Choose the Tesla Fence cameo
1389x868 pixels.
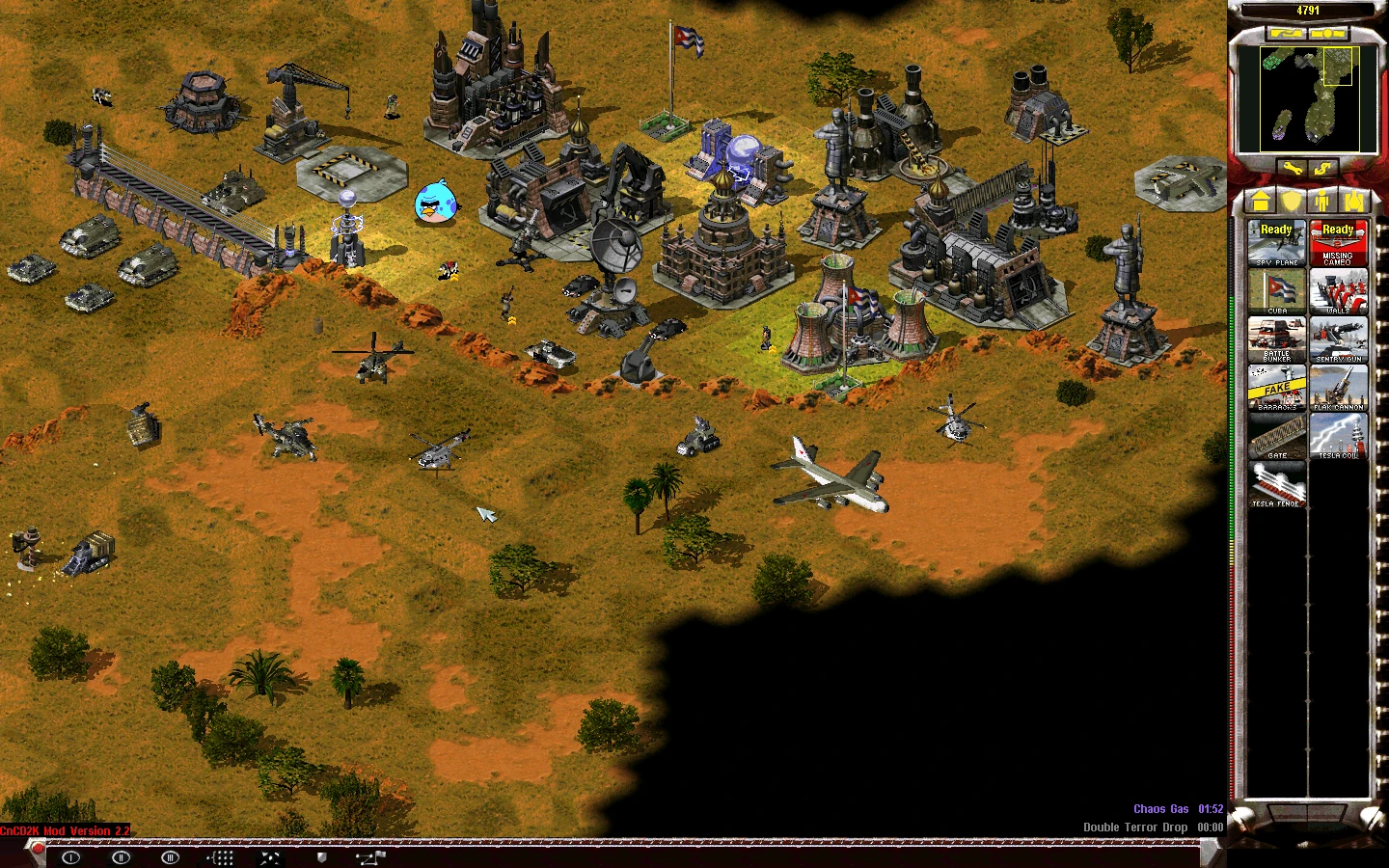point(1276,484)
